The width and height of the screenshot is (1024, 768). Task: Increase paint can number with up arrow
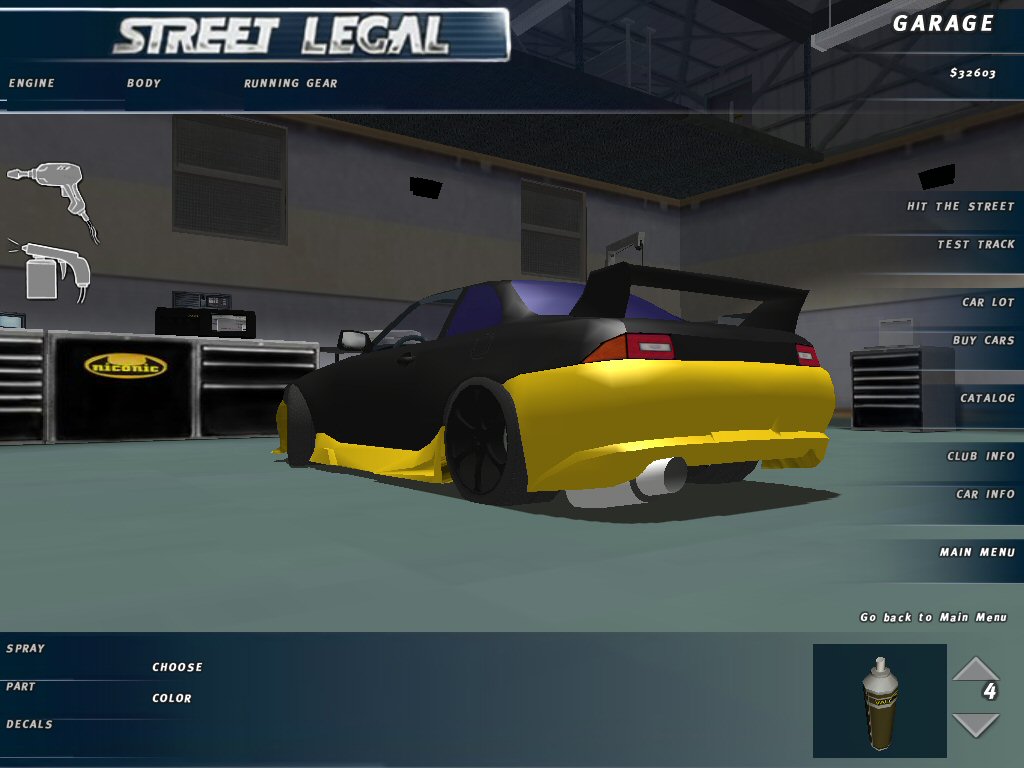974,668
